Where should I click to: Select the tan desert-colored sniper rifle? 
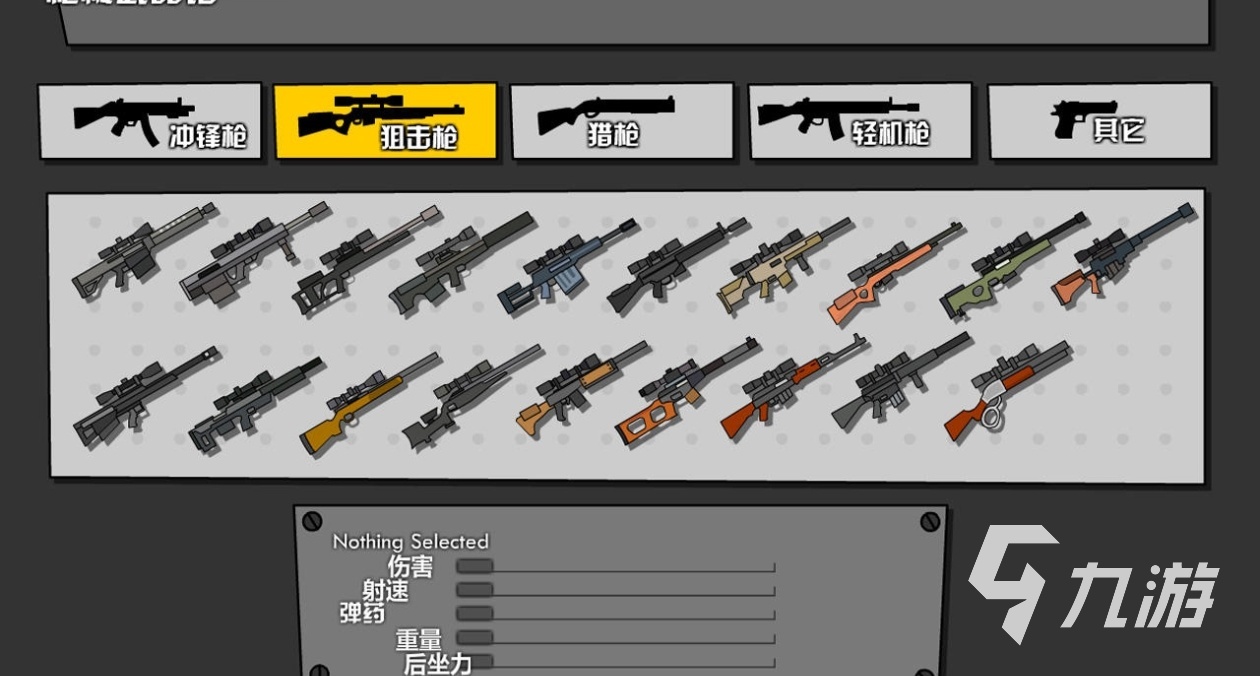(x=782, y=264)
